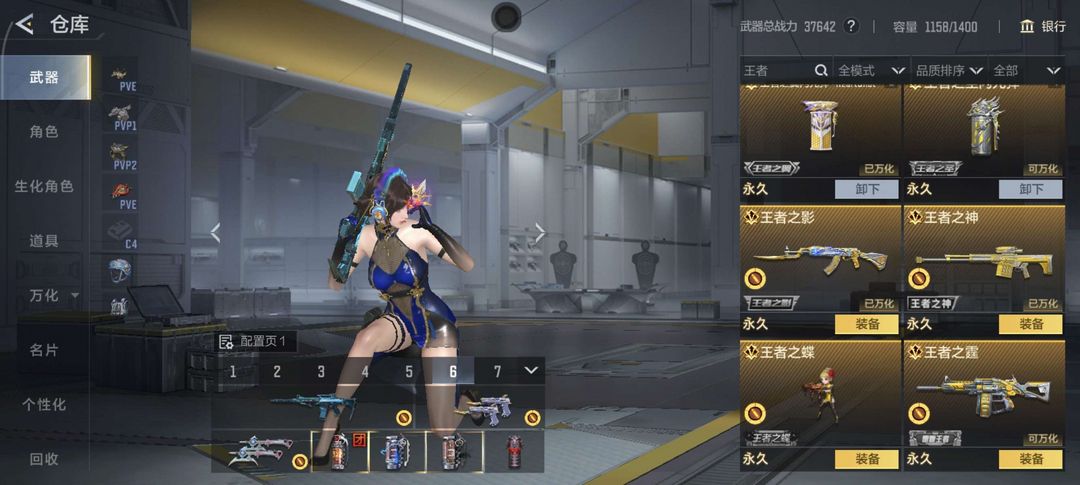Open the 回收 section

tap(44, 459)
